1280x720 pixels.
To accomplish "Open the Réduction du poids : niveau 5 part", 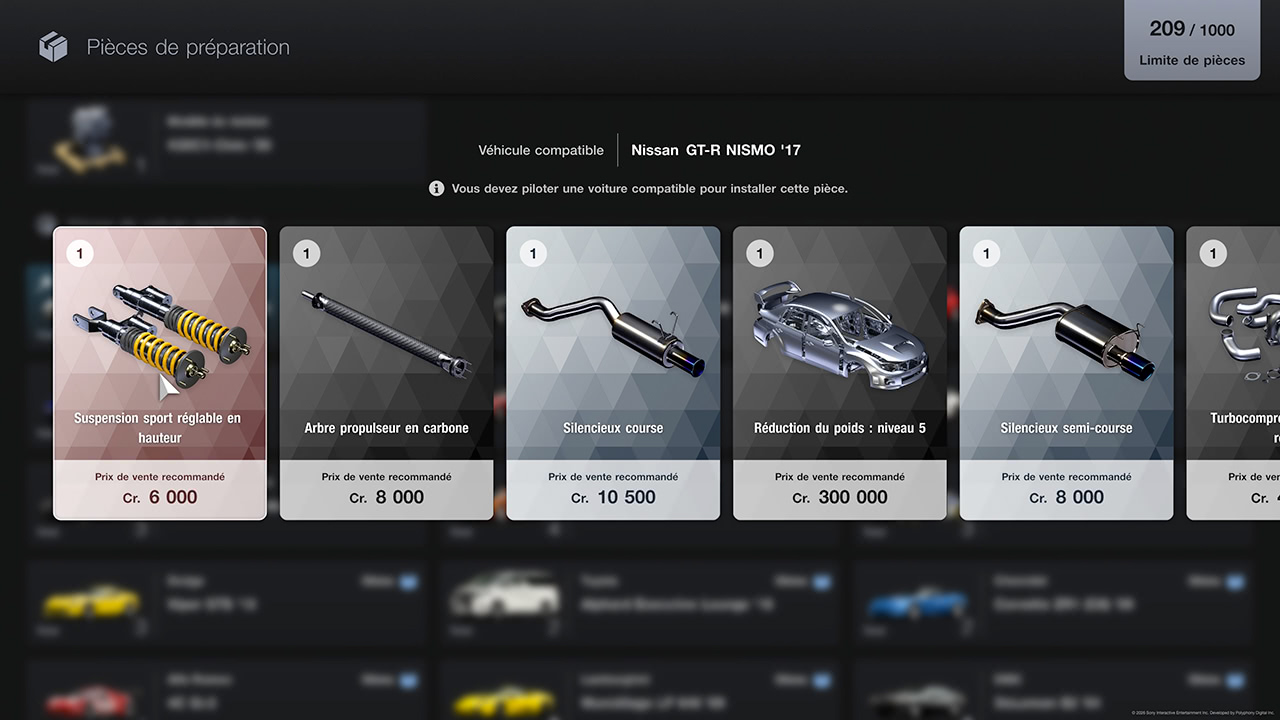I will 840,373.
